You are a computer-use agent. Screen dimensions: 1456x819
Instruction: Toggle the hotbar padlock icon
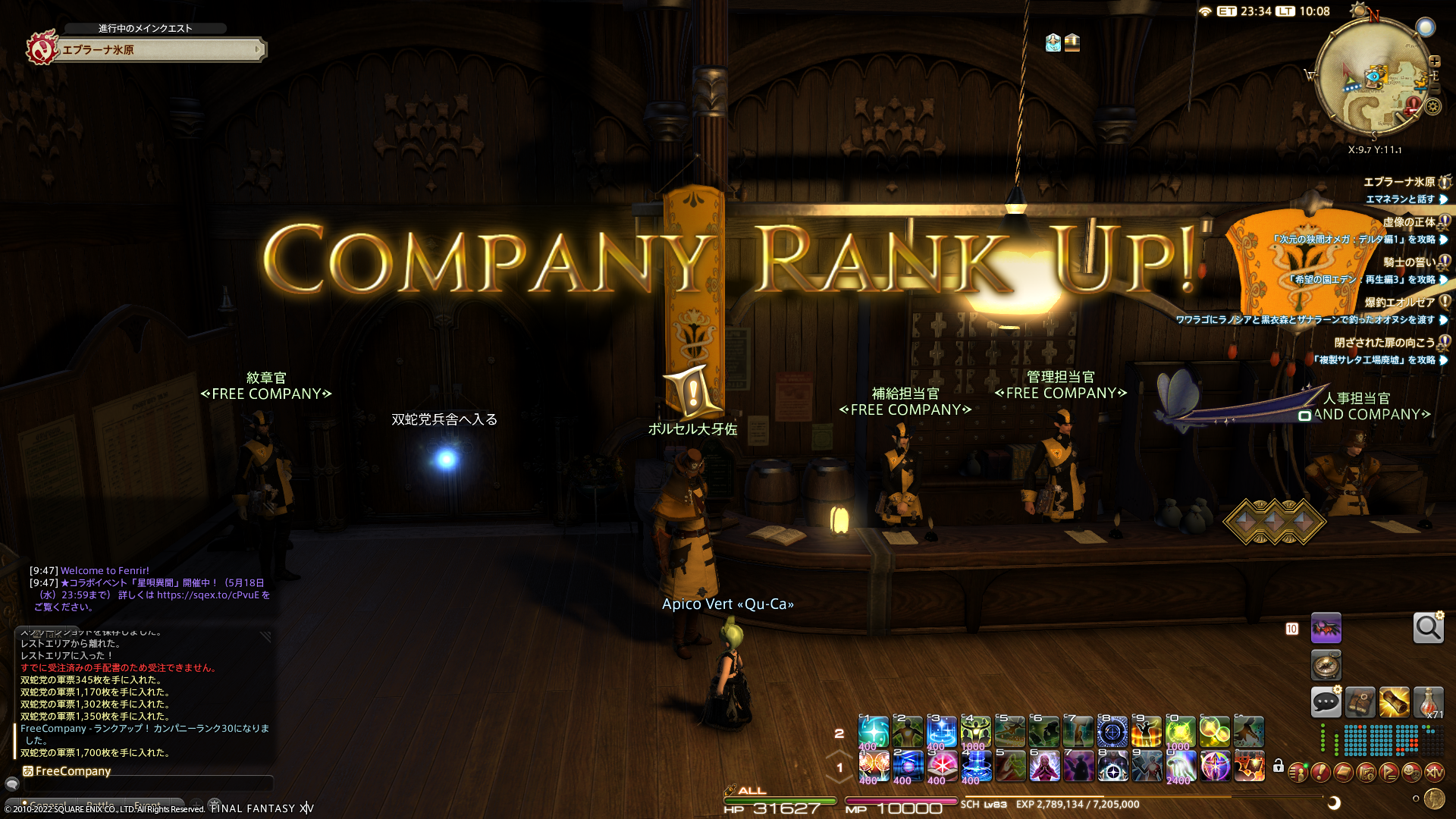coord(1279,766)
